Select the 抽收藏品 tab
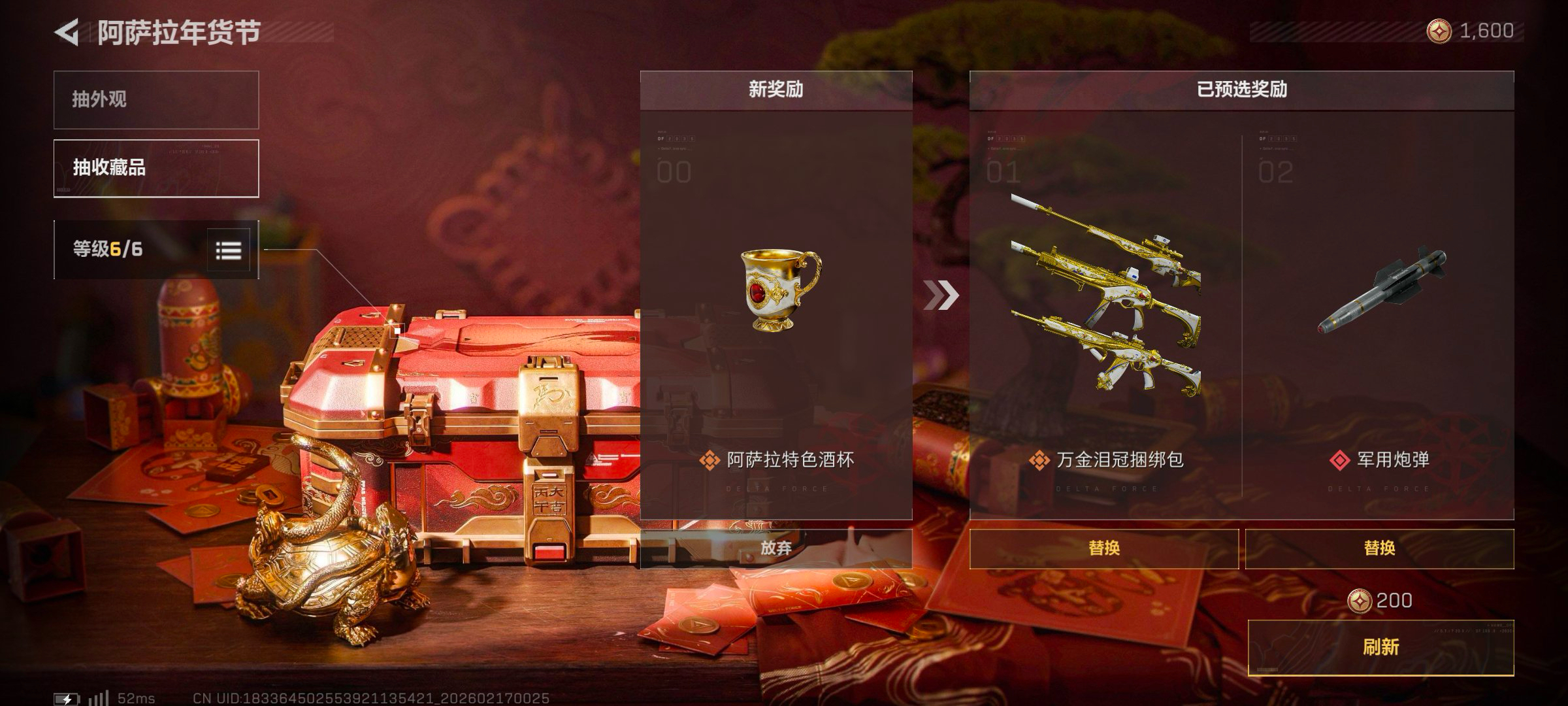The image size is (1568, 706). pyautogui.click(x=156, y=168)
